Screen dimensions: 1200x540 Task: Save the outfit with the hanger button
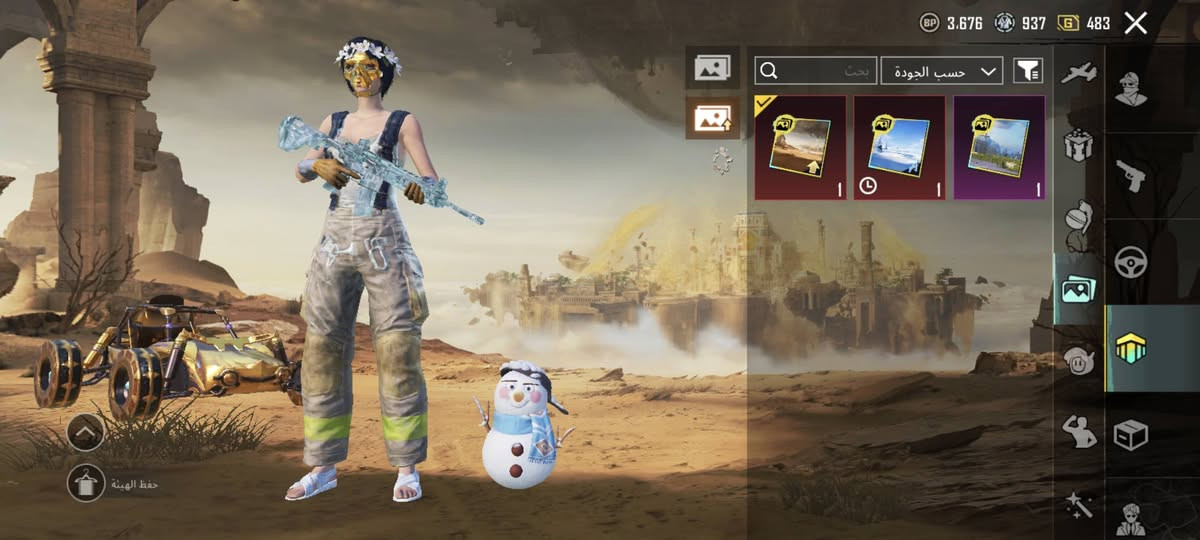pyautogui.click(x=87, y=483)
